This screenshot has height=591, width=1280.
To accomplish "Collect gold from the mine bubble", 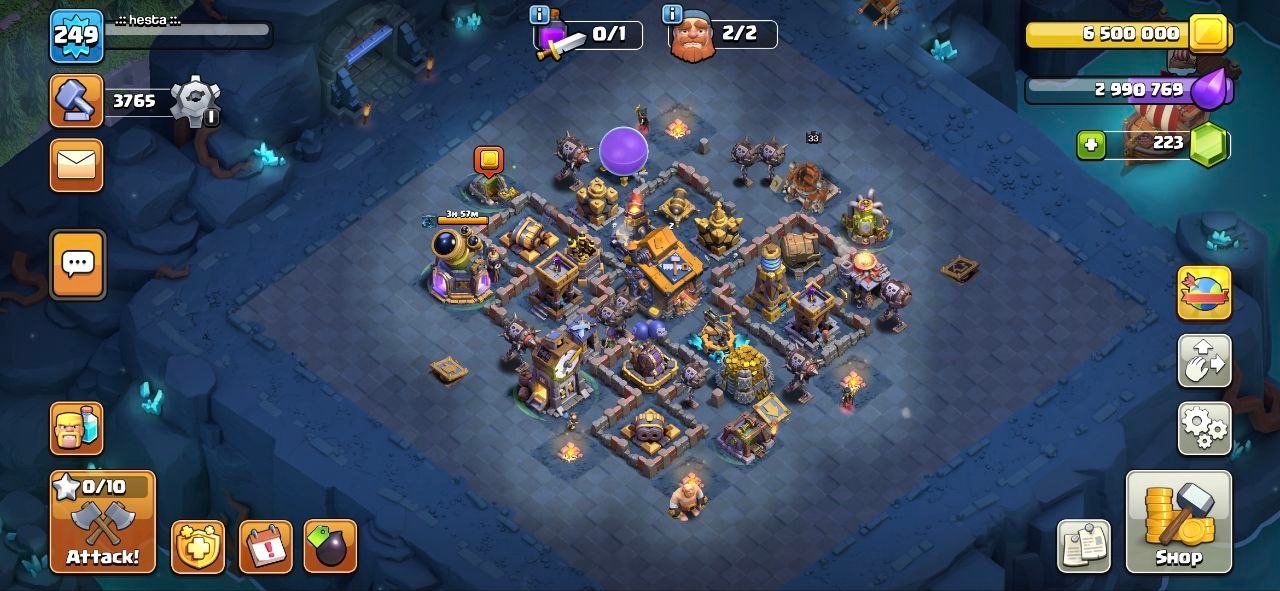I will [x=488, y=160].
